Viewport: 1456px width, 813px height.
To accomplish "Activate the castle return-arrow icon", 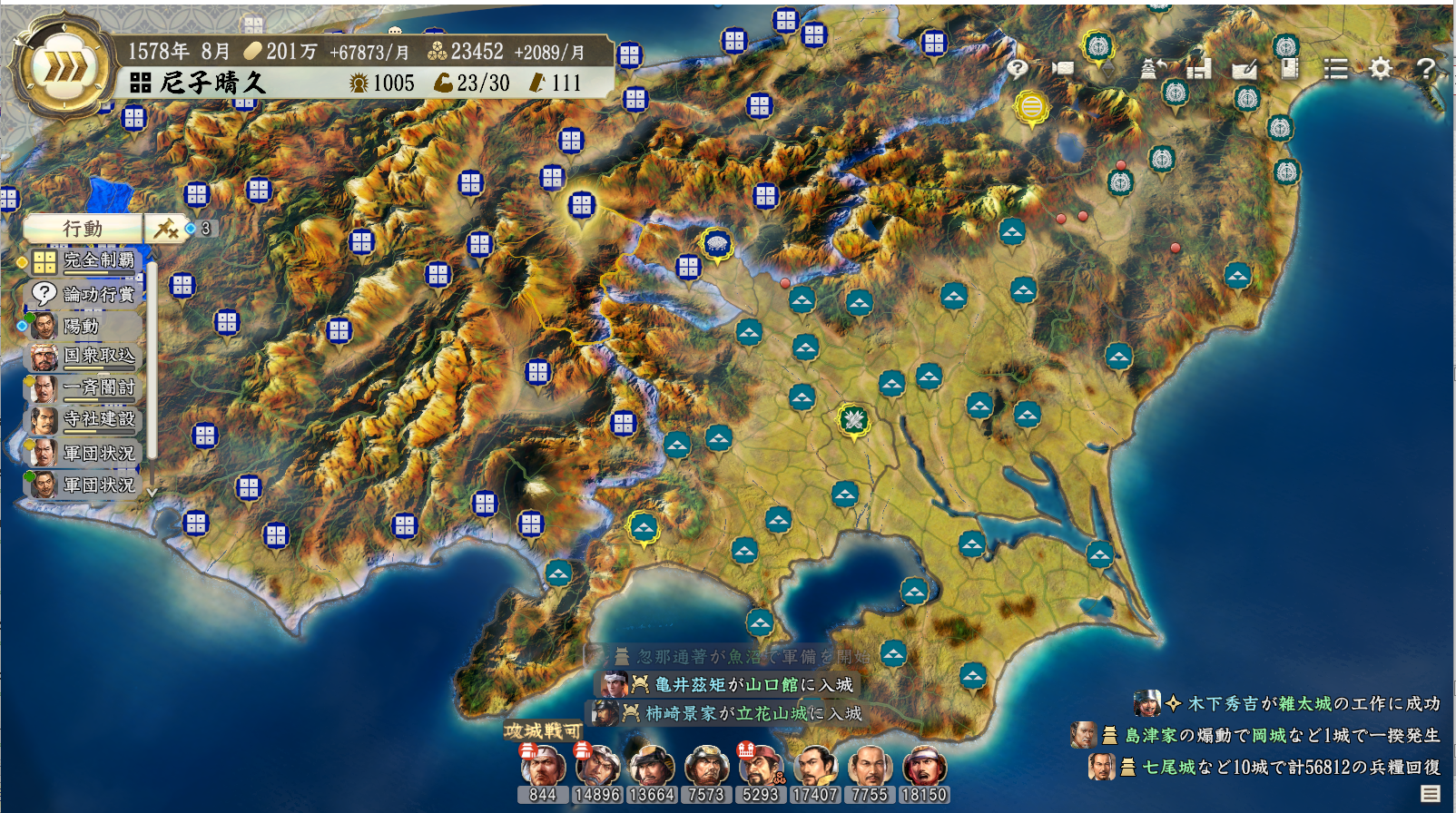I will [x=1154, y=68].
